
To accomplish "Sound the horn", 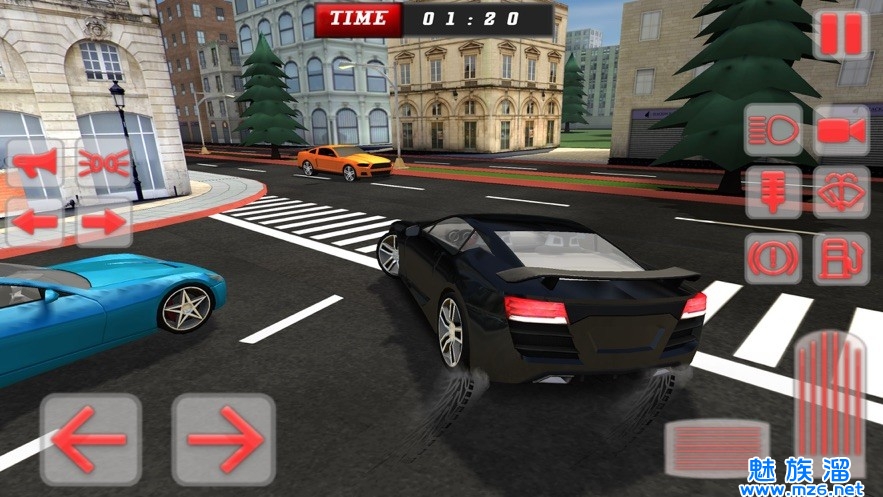I will (35, 165).
